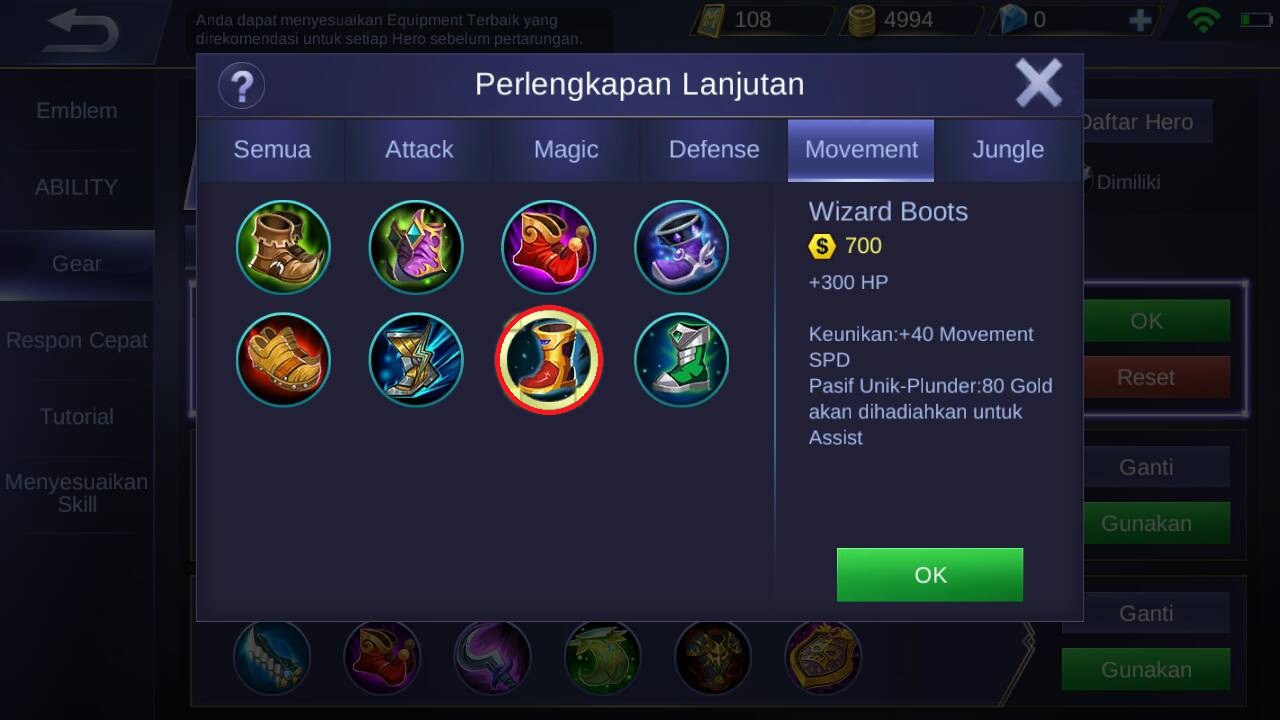Switch to the Jungle tab
The image size is (1280, 720).
pos(1008,150)
